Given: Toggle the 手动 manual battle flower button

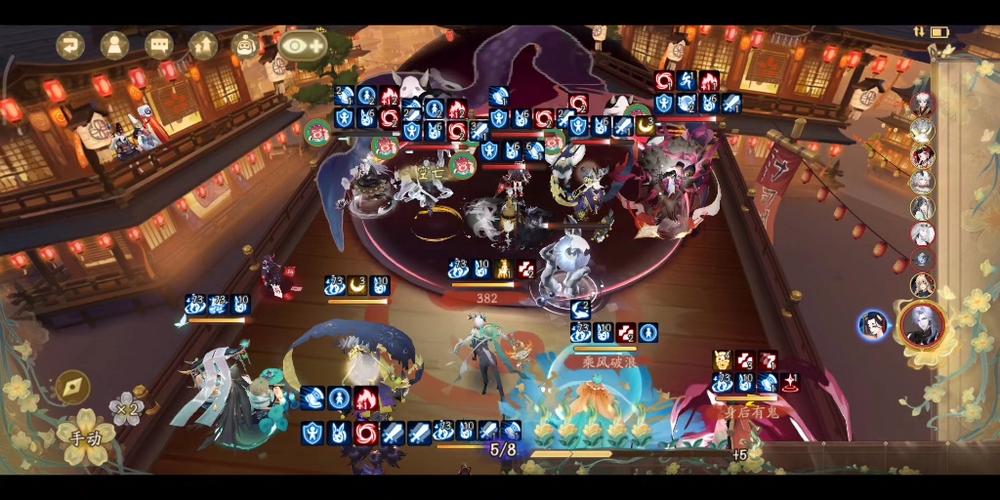Looking at the screenshot, I should [85, 436].
